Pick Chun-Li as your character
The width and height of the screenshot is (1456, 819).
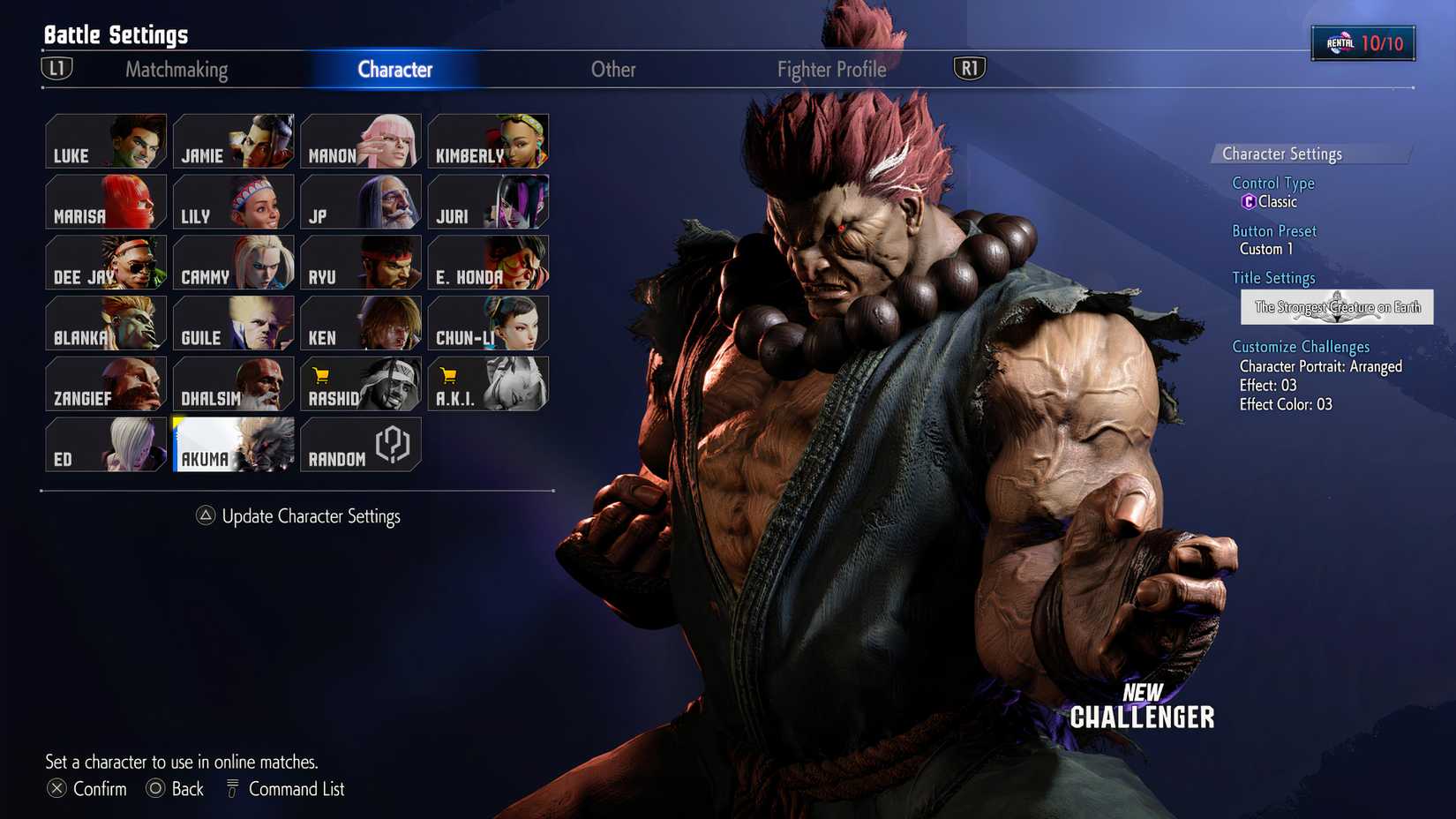point(487,323)
